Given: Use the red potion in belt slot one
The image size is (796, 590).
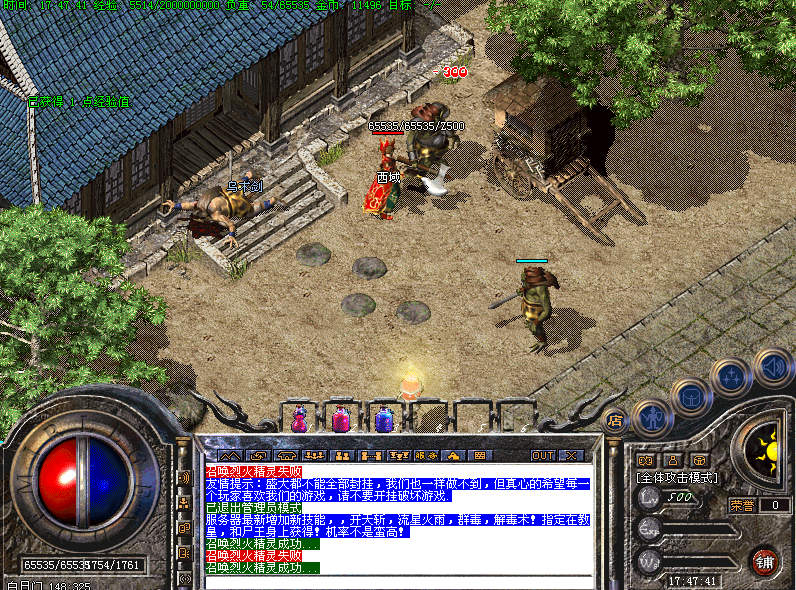Looking at the screenshot, I should point(300,418).
